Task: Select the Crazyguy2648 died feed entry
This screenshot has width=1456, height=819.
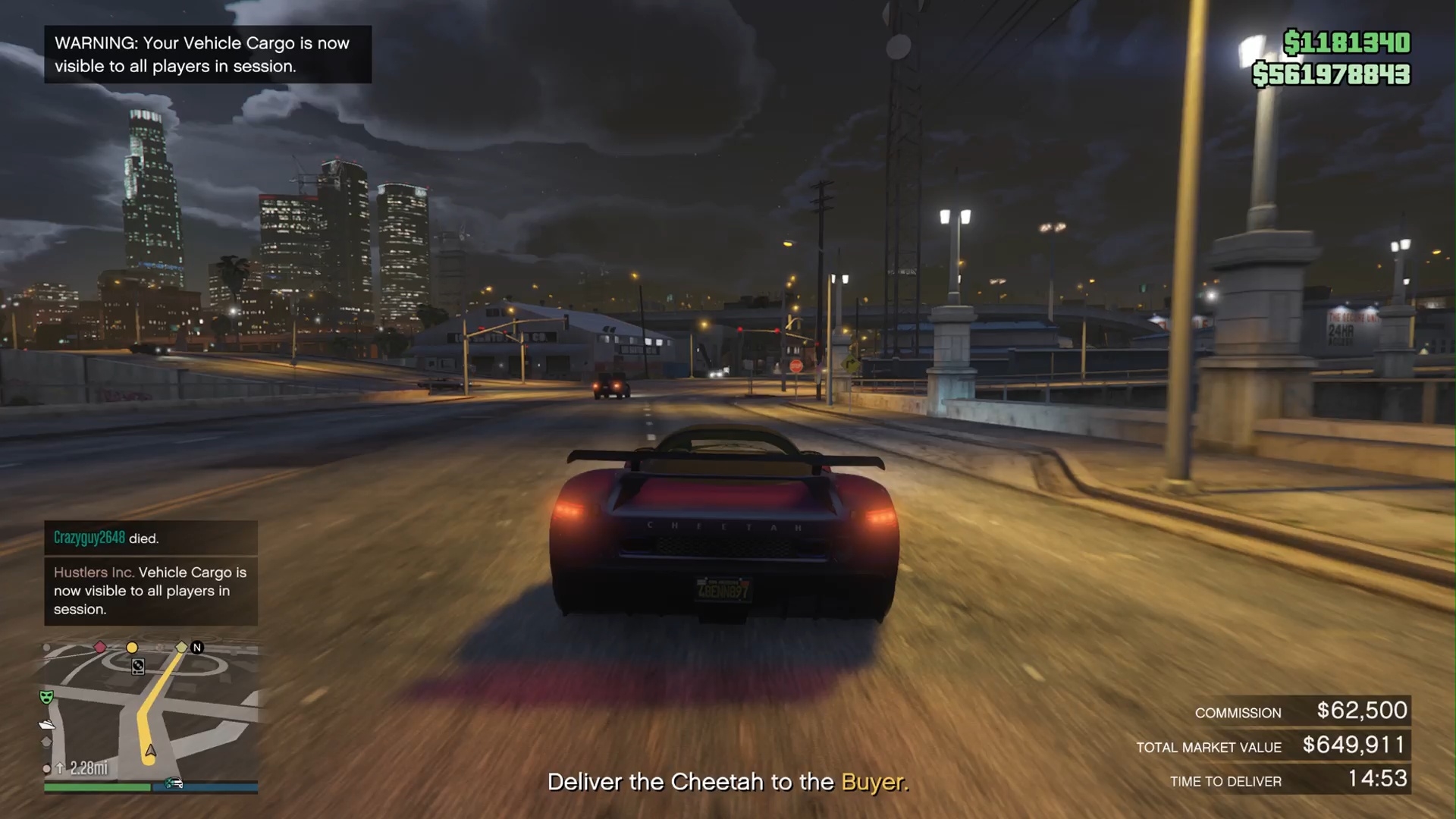Action: 150,538
